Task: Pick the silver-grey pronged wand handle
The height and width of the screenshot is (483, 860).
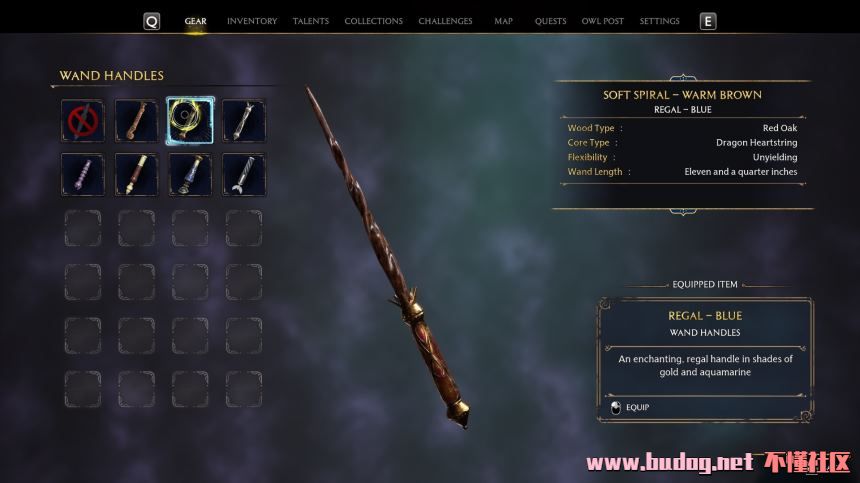Action: point(244,120)
